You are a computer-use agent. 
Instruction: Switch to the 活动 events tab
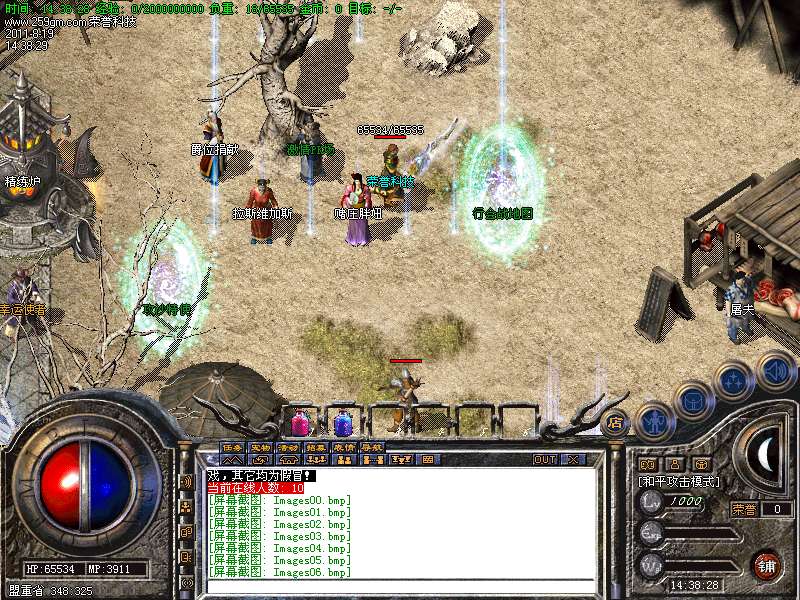(289, 447)
